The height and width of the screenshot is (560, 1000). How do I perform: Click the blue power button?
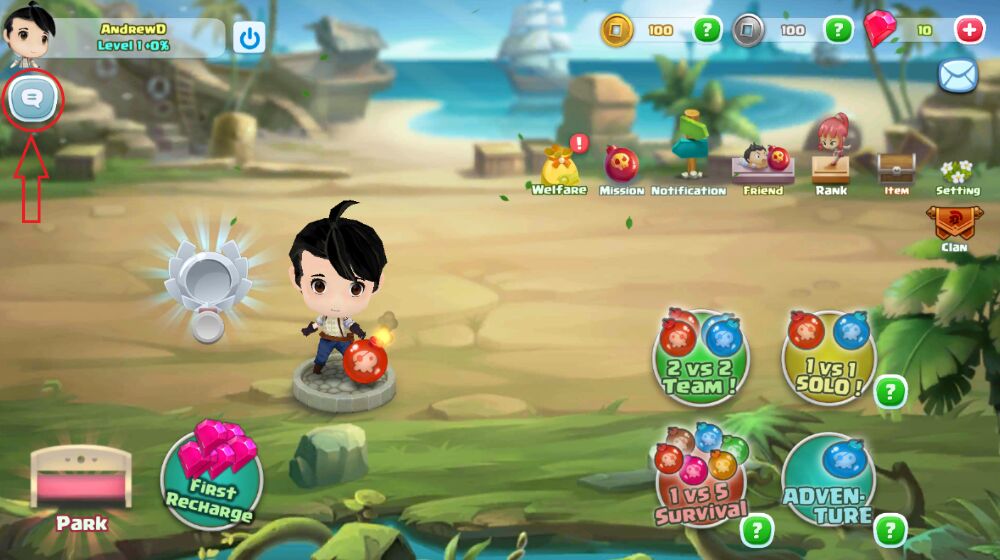[249, 38]
